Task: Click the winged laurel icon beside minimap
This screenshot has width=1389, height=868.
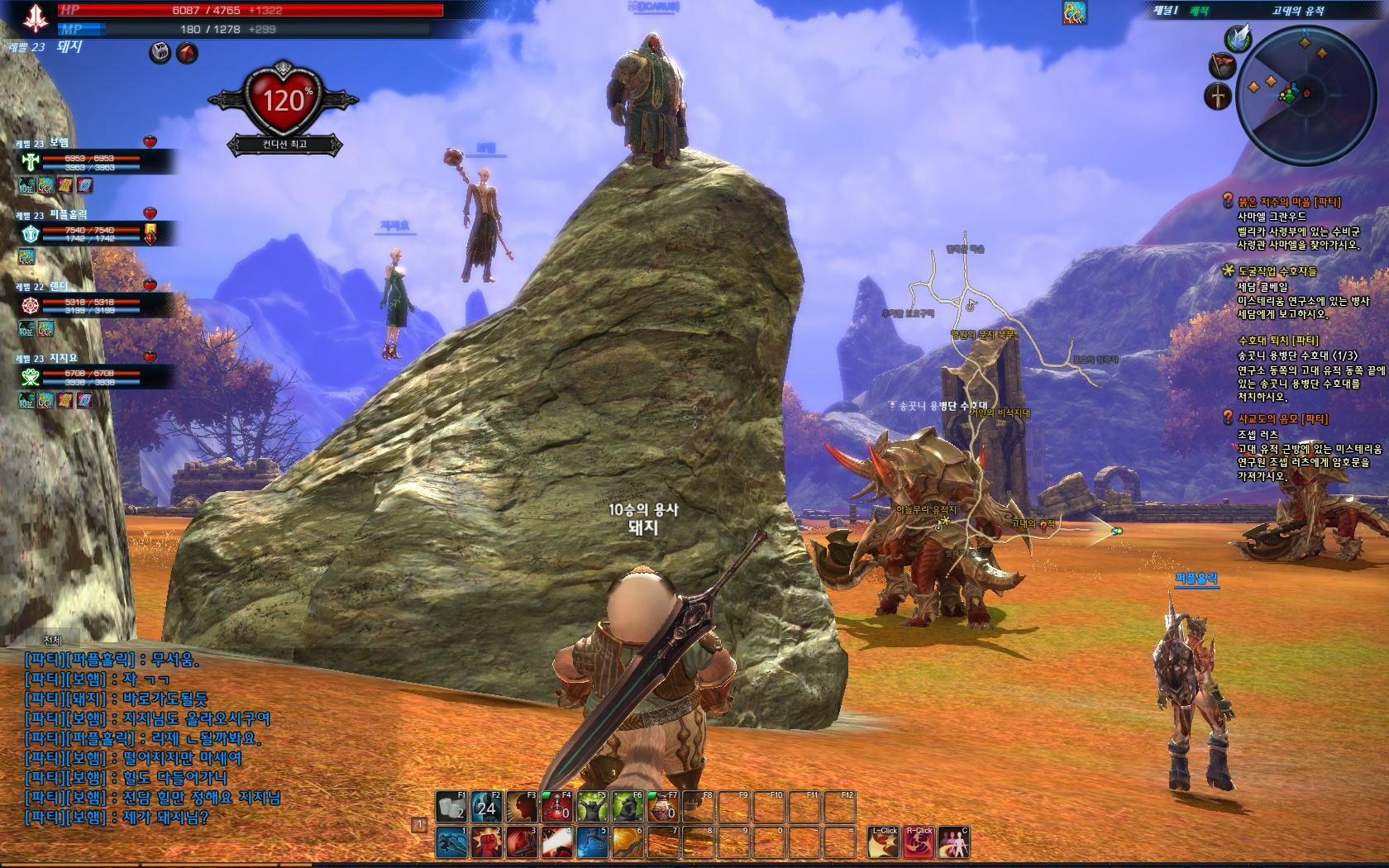Action: pyautogui.click(x=1238, y=38)
